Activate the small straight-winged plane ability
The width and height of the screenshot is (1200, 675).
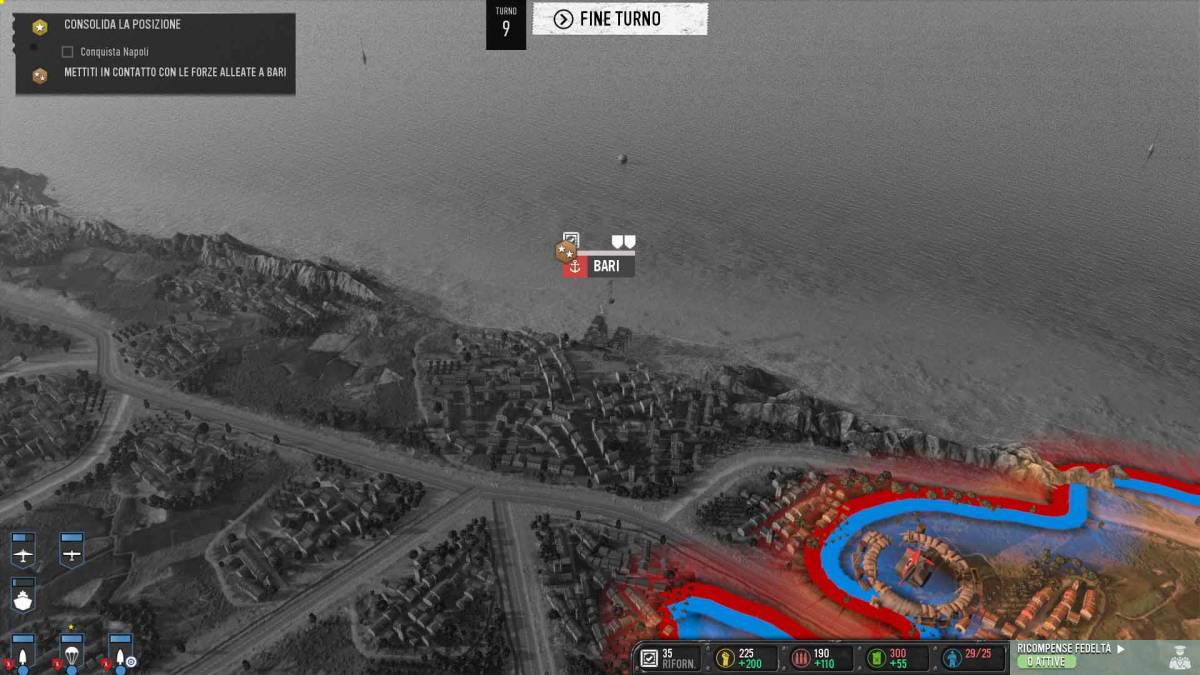(x=71, y=549)
